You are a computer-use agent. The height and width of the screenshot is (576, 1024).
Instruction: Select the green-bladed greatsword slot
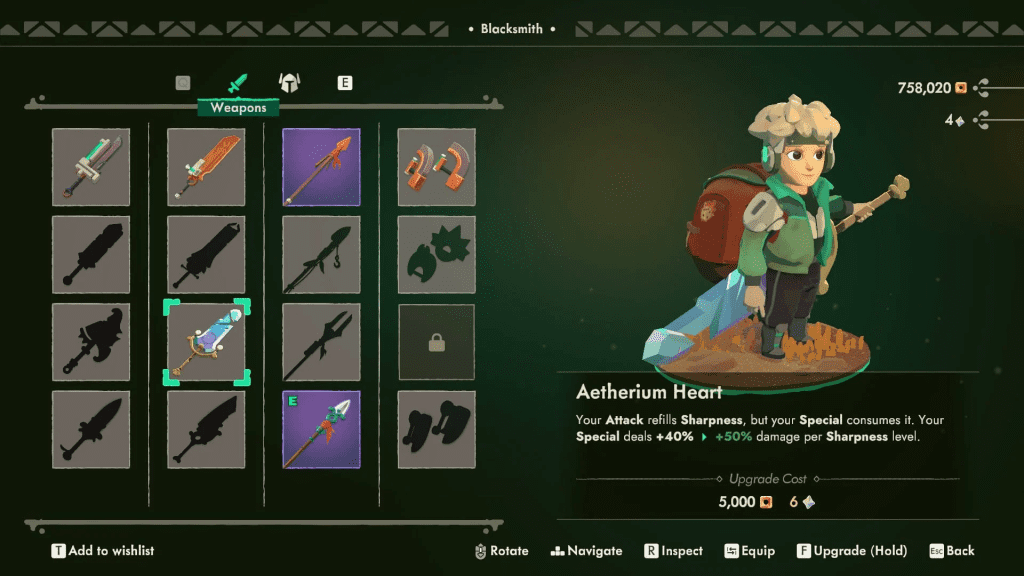pos(91,167)
